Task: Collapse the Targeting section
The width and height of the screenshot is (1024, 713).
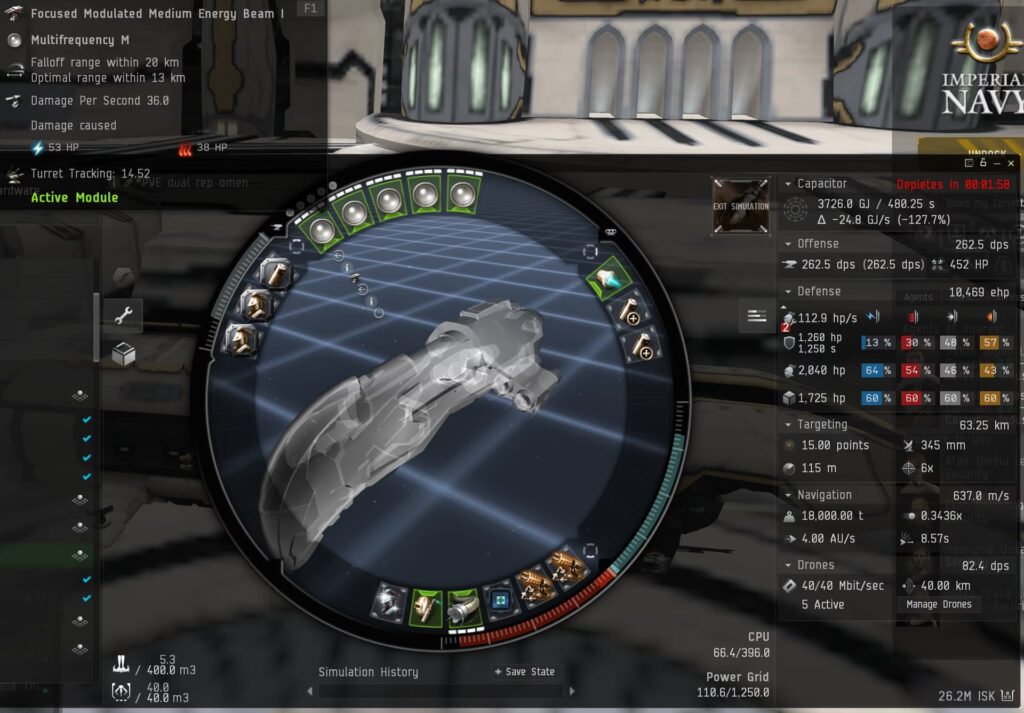Action: (x=787, y=425)
